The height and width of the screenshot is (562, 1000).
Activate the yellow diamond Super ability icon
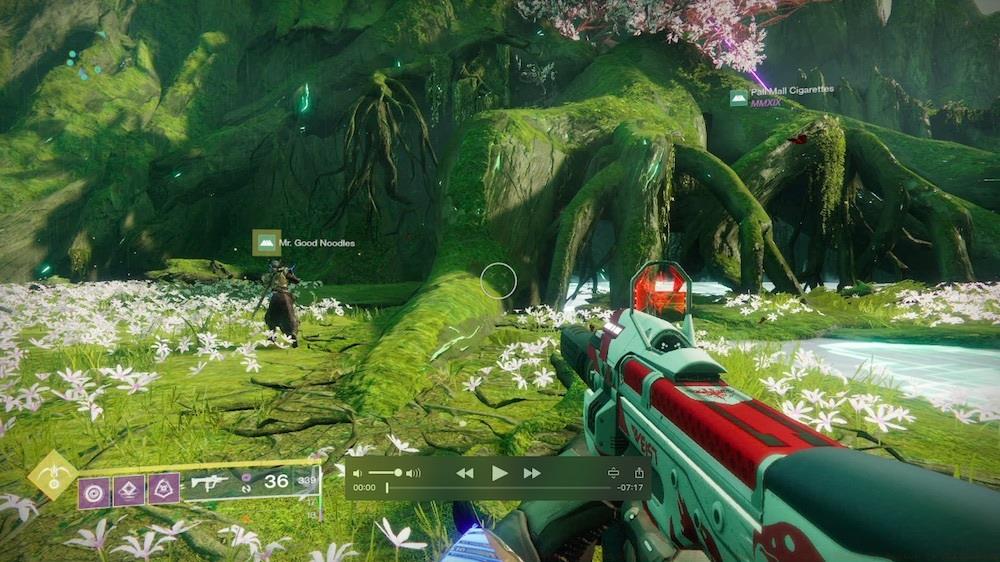[x=52, y=475]
